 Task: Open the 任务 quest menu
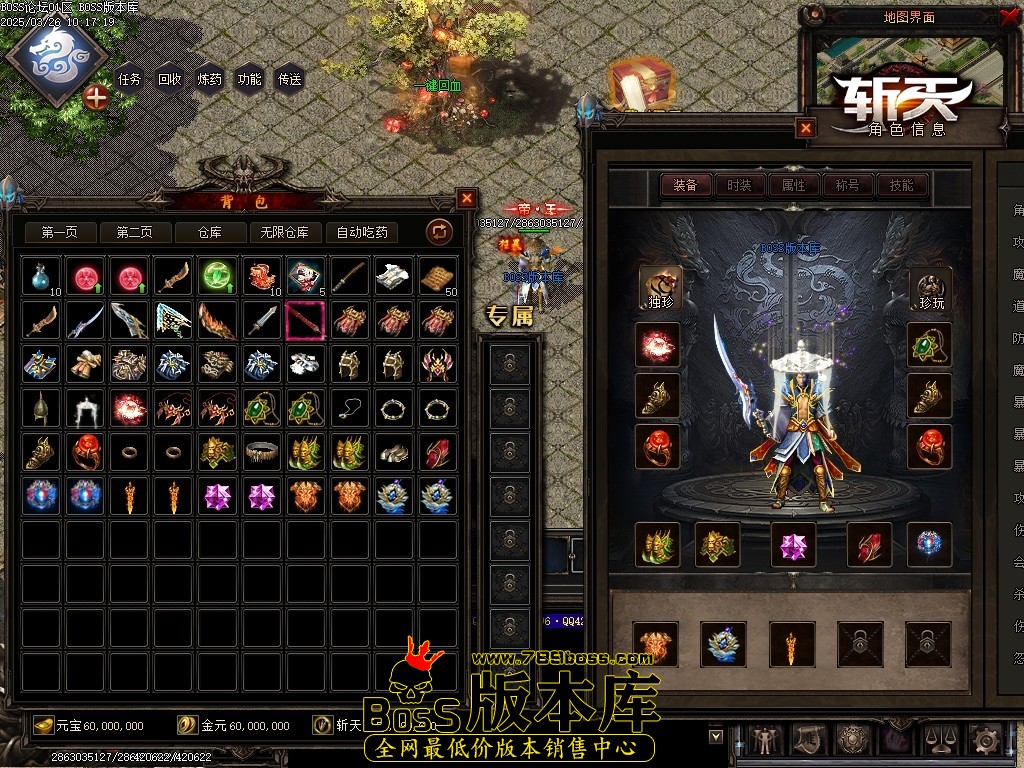(x=130, y=79)
